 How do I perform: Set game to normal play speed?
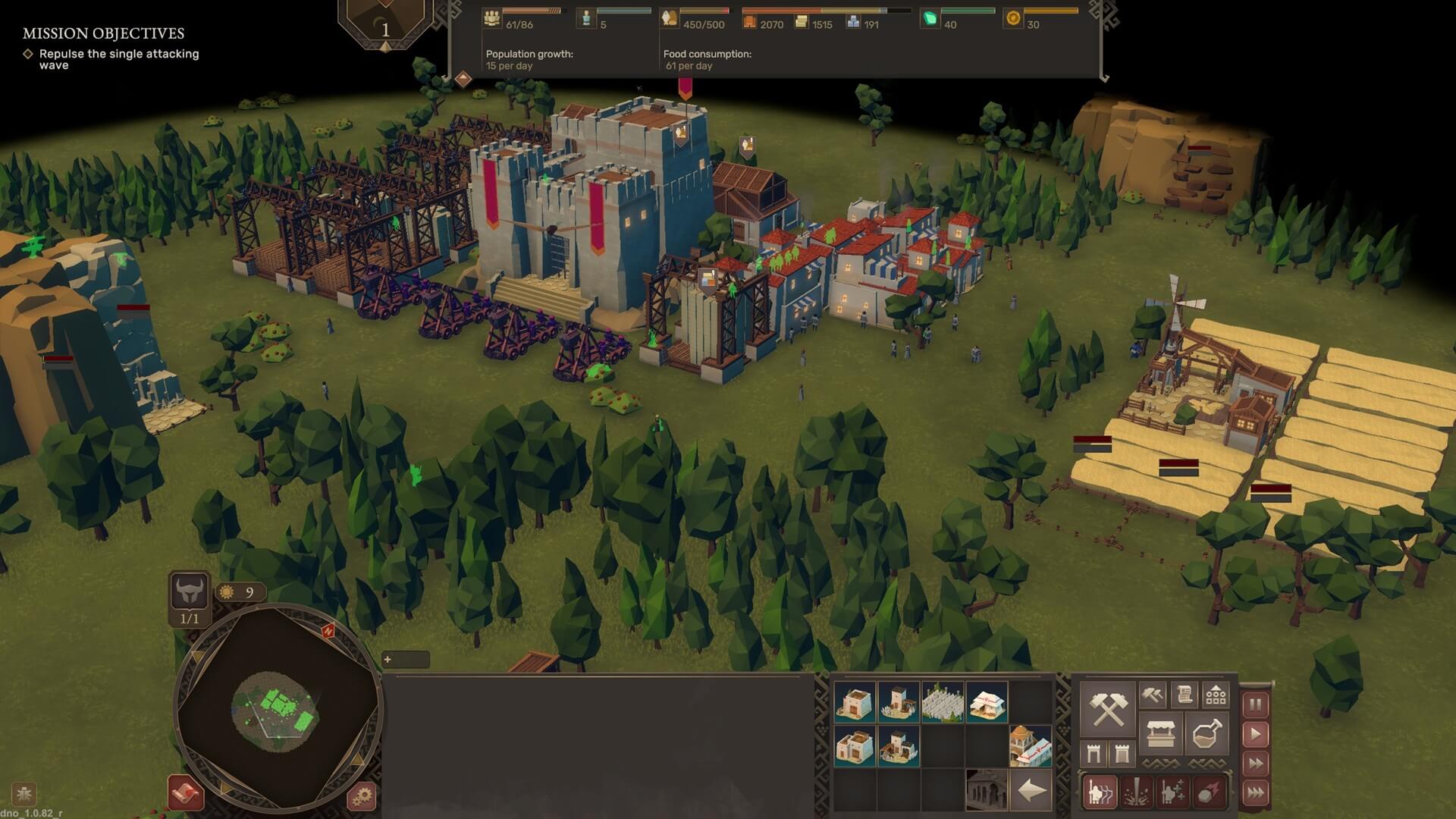tap(1255, 734)
